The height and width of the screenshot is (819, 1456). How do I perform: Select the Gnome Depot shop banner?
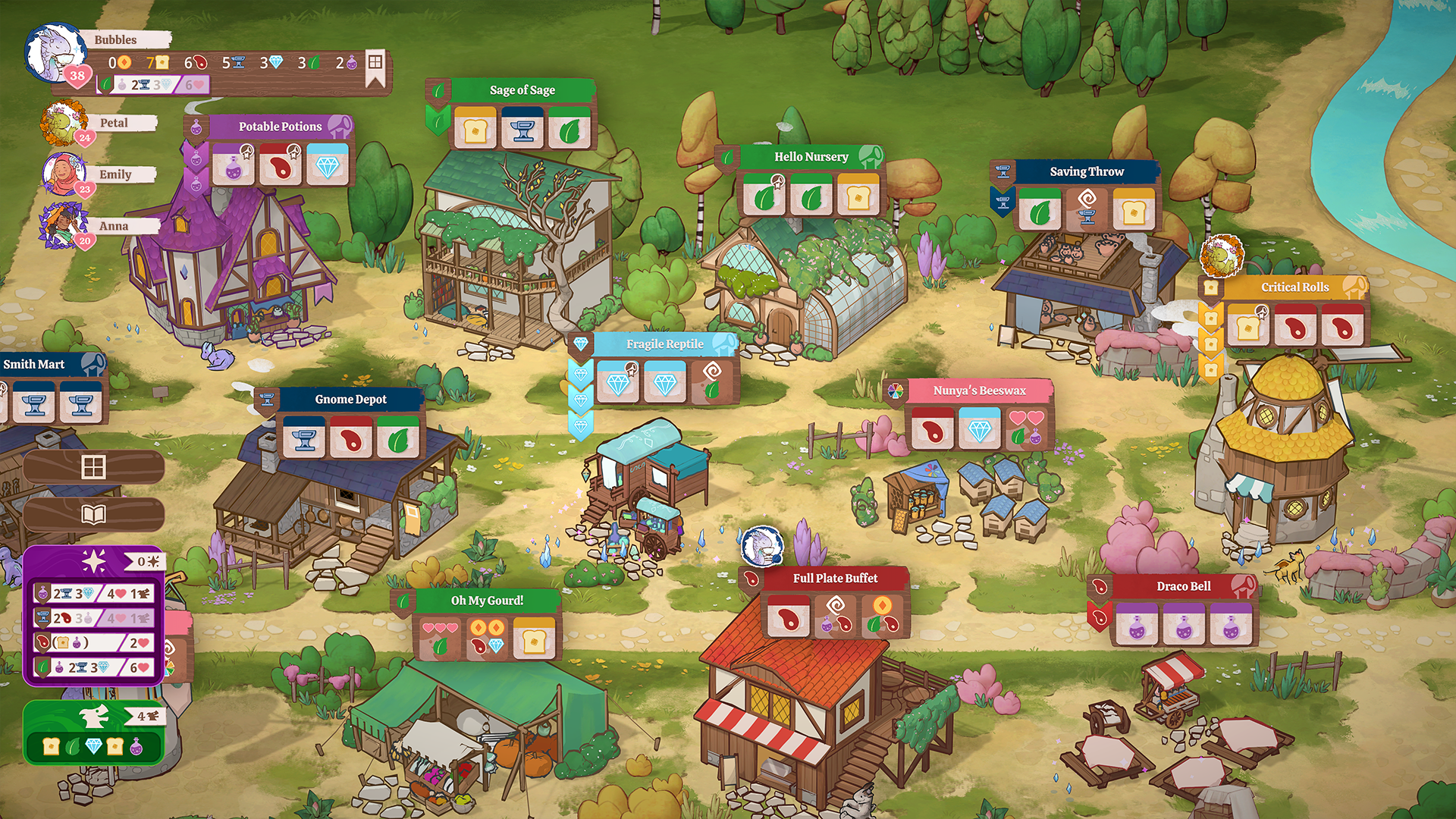click(350, 400)
